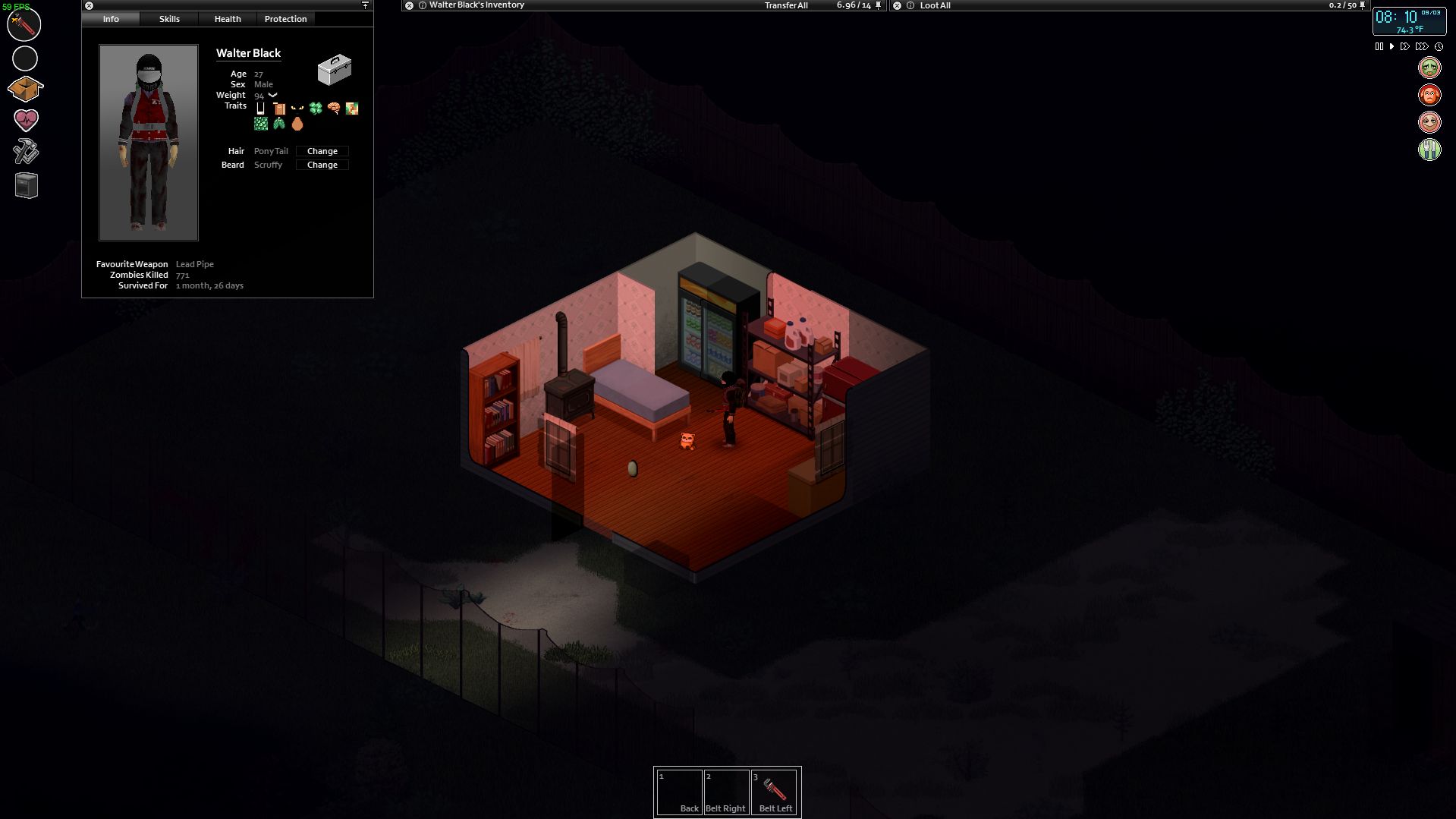The width and height of the screenshot is (1456, 819).
Task: Click the four-leaf clover Lucky trait icon
Action: pos(316,109)
